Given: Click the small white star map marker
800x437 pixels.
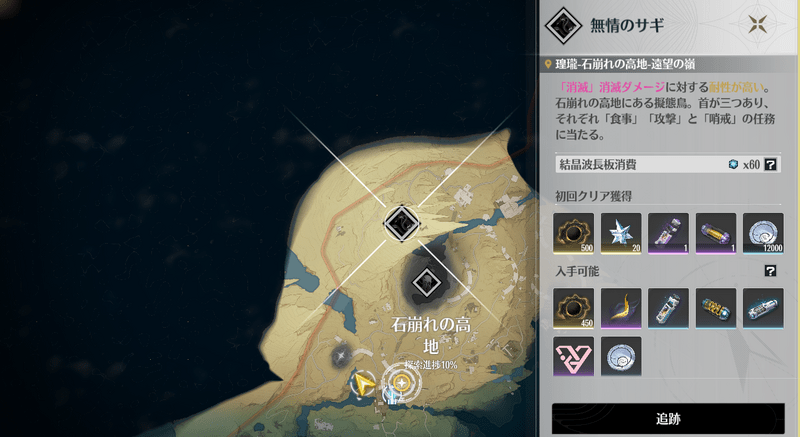Looking at the screenshot, I should click(341, 355).
